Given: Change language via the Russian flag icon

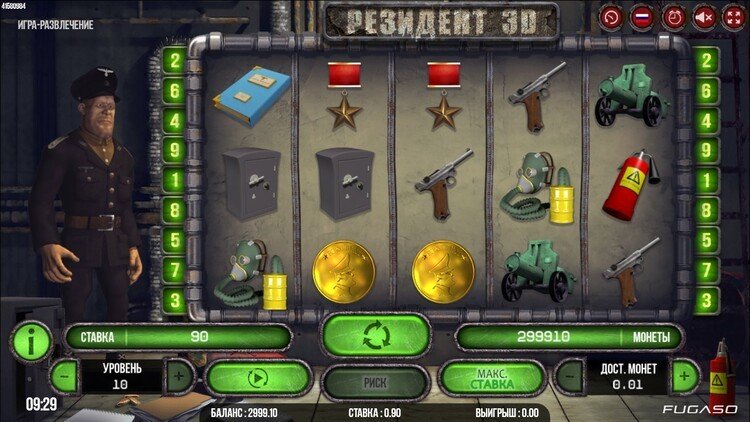Looking at the screenshot, I should 641,16.
